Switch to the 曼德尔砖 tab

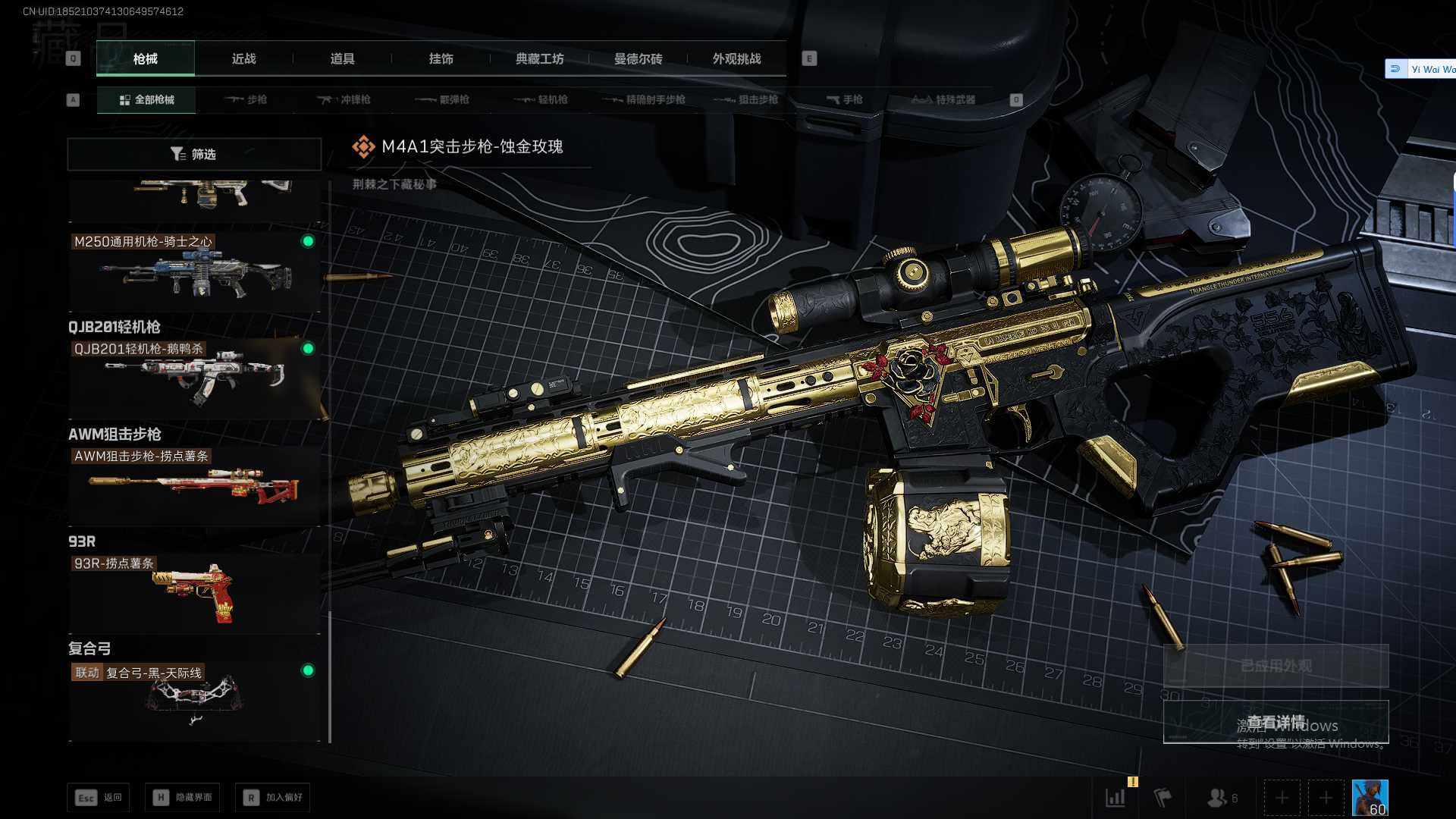(638, 59)
